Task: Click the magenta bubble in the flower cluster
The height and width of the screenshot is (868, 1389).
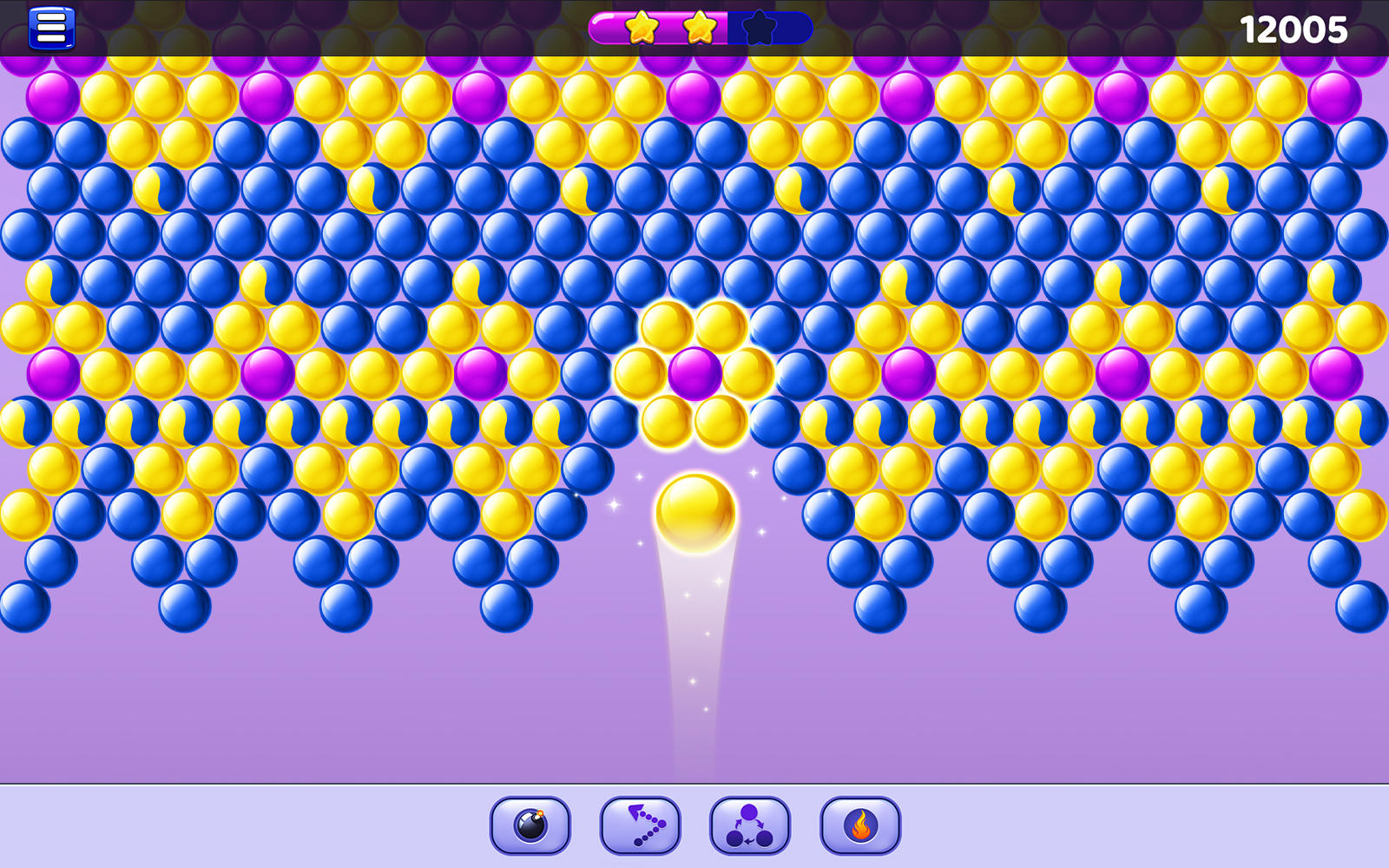Action: (694, 375)
